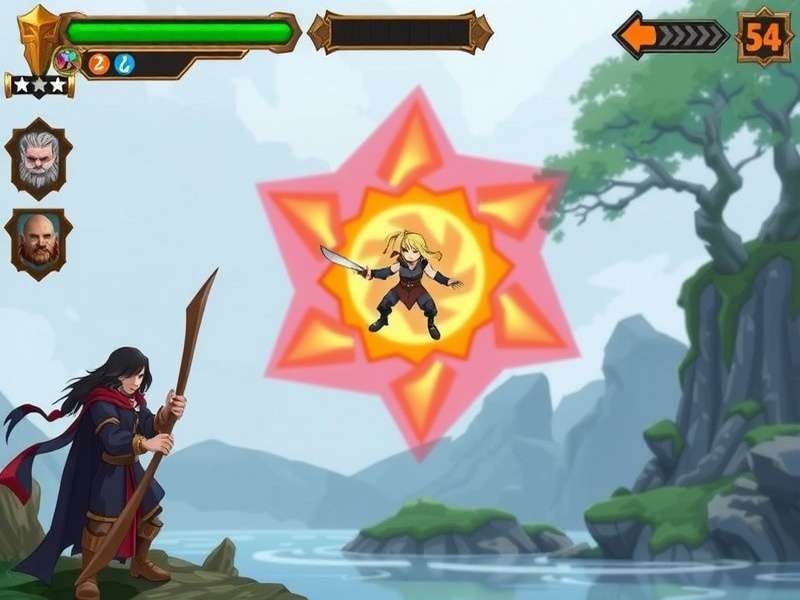
Task: Click the orange back arrow button
Action: [642, 36]
